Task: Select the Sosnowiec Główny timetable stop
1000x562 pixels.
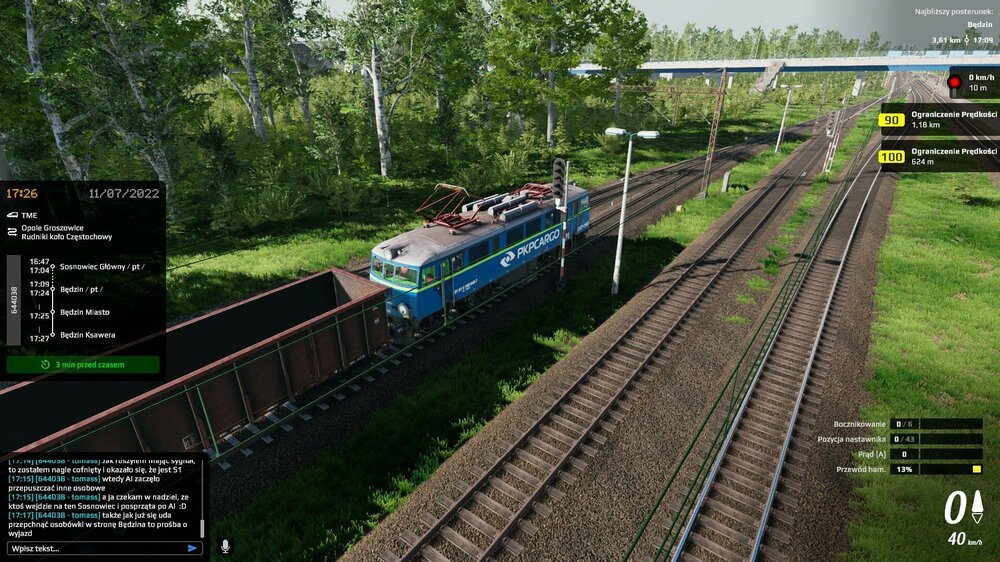Action: coord(99,267)
